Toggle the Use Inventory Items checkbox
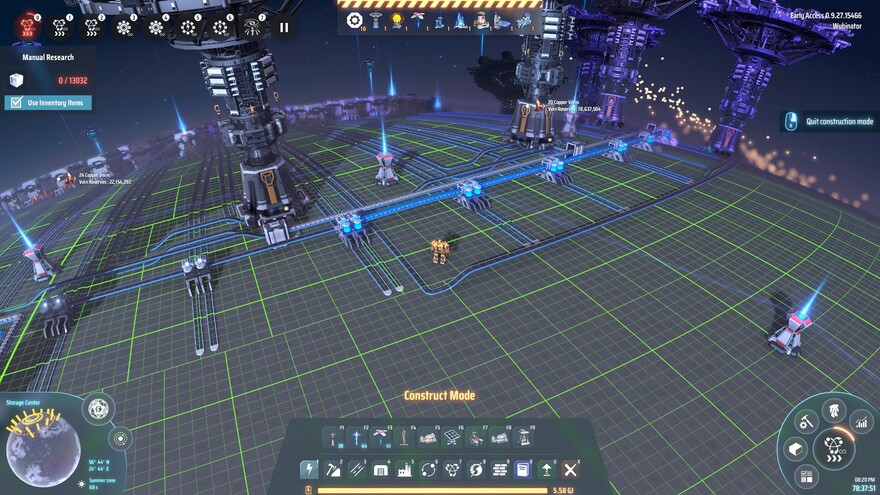Image resolution: width=880 pixels, height=495 pixels. coord(17,102)
